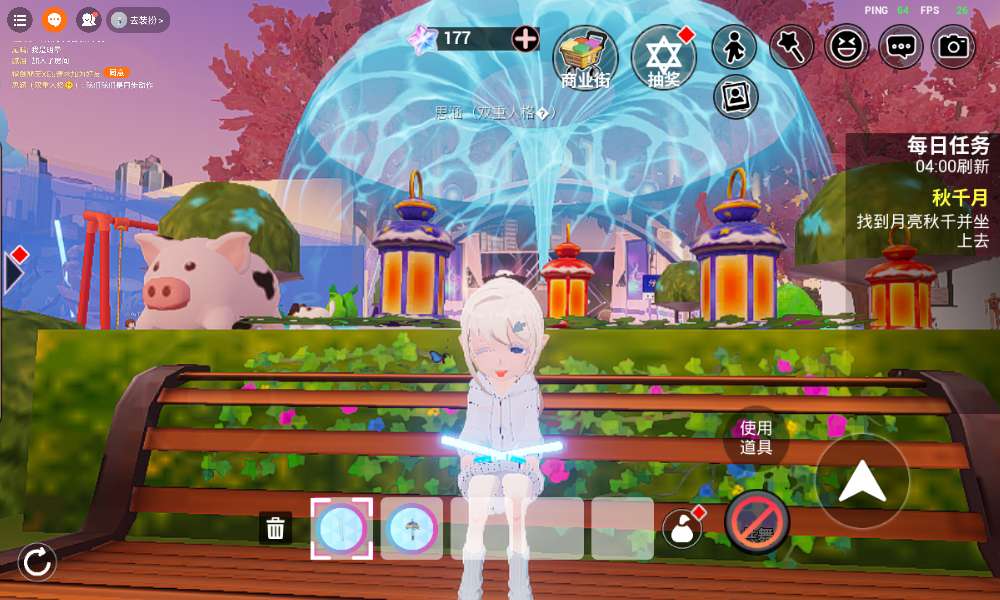Image resolution: width=1000 pixels, height=600 pixels.
Task: Open the 抽奖 lottery draw
Action: click(663, 57)
